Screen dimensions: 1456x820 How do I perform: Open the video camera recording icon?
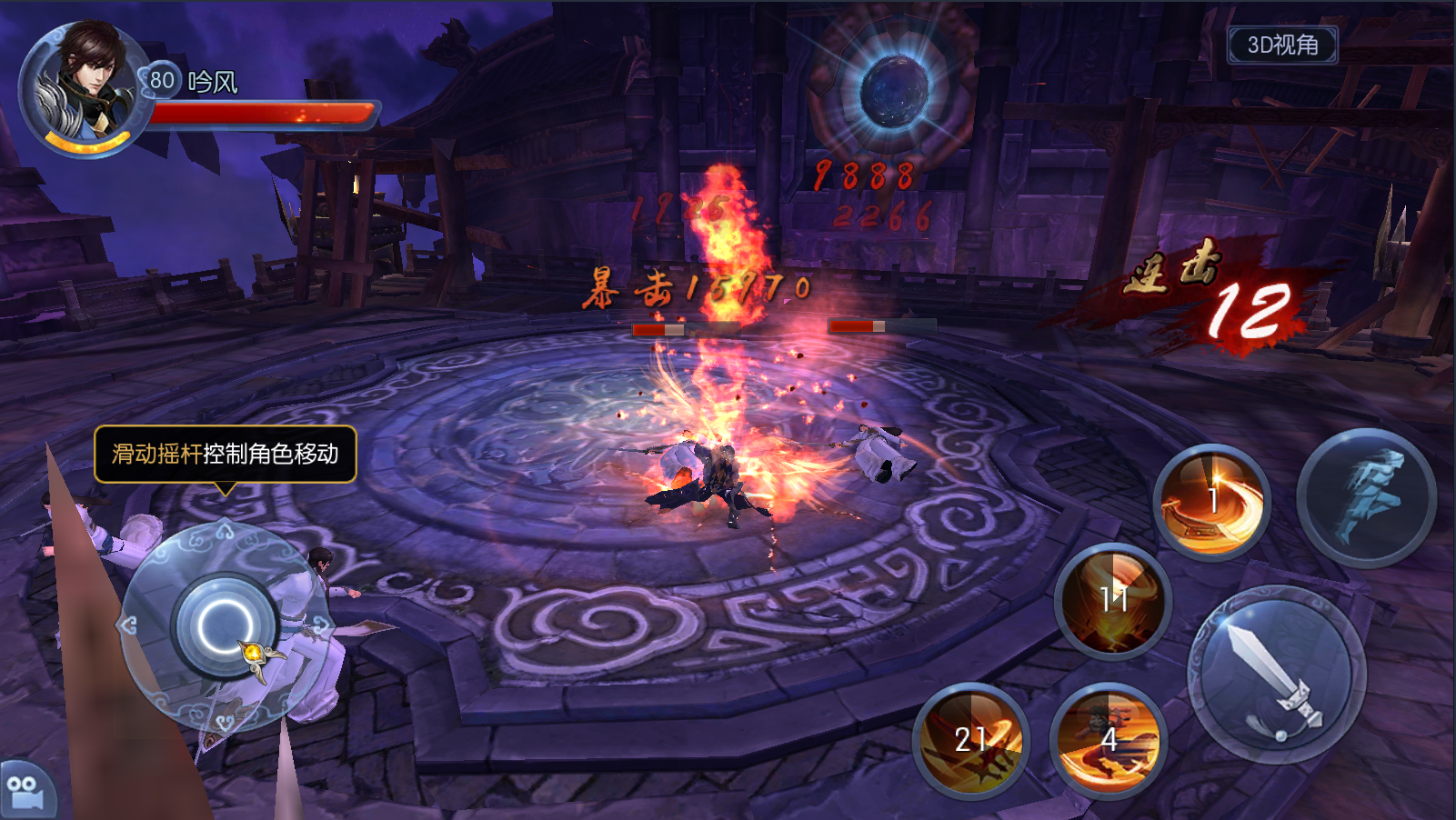pos(24,791)
